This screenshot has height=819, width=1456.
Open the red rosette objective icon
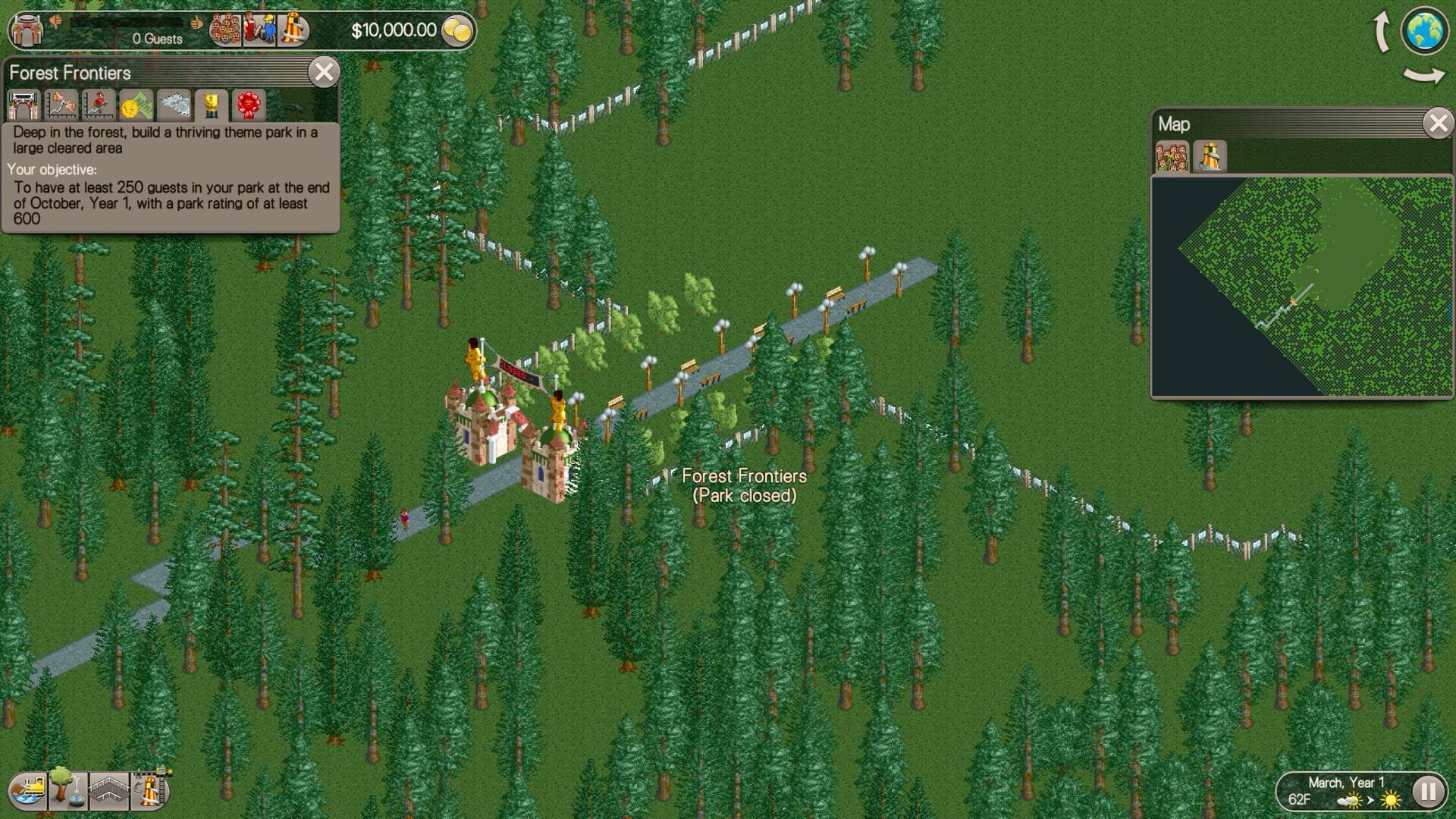(248, 106)
